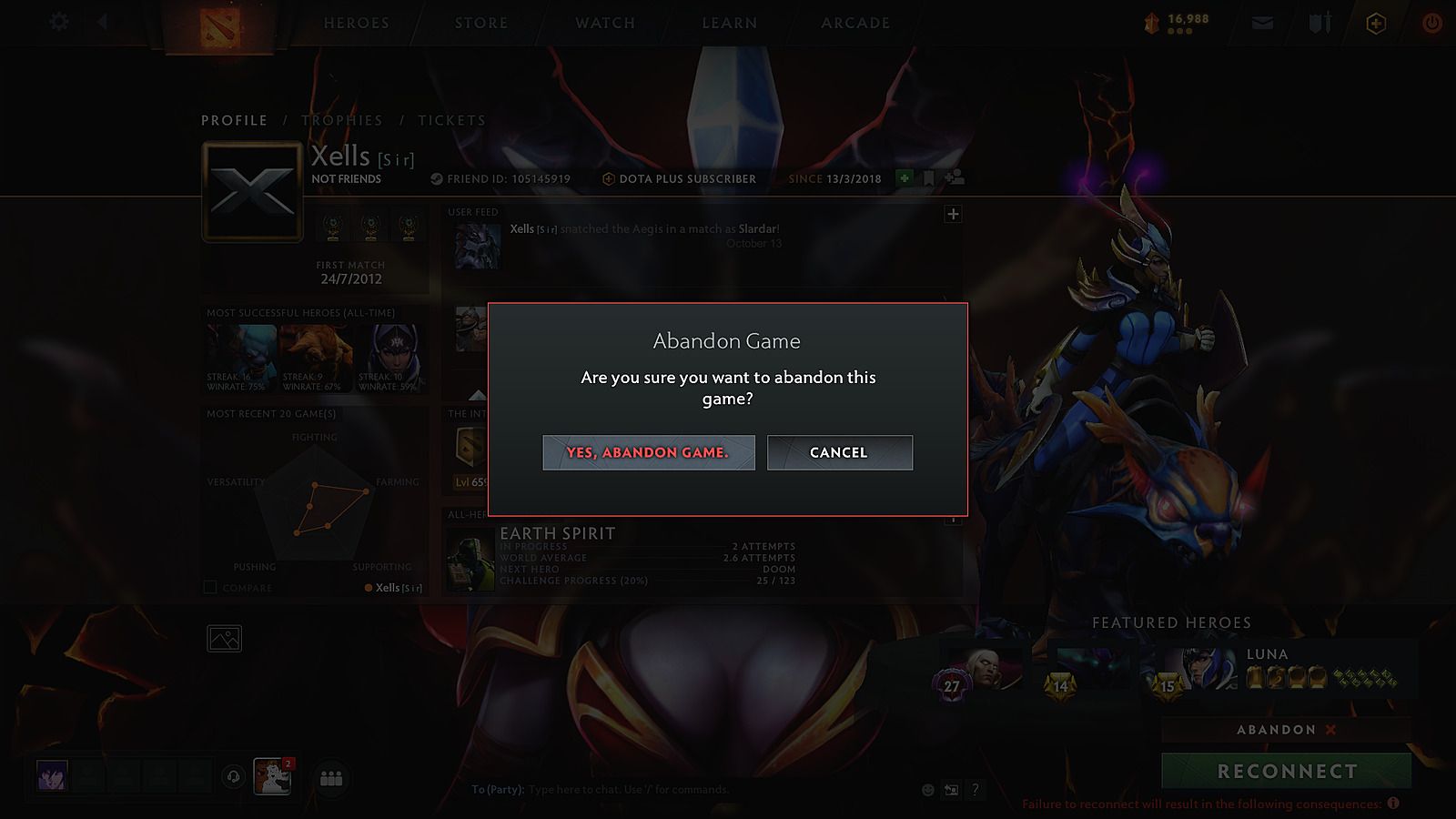Expand the user feed with the plus button

[953, 214]
